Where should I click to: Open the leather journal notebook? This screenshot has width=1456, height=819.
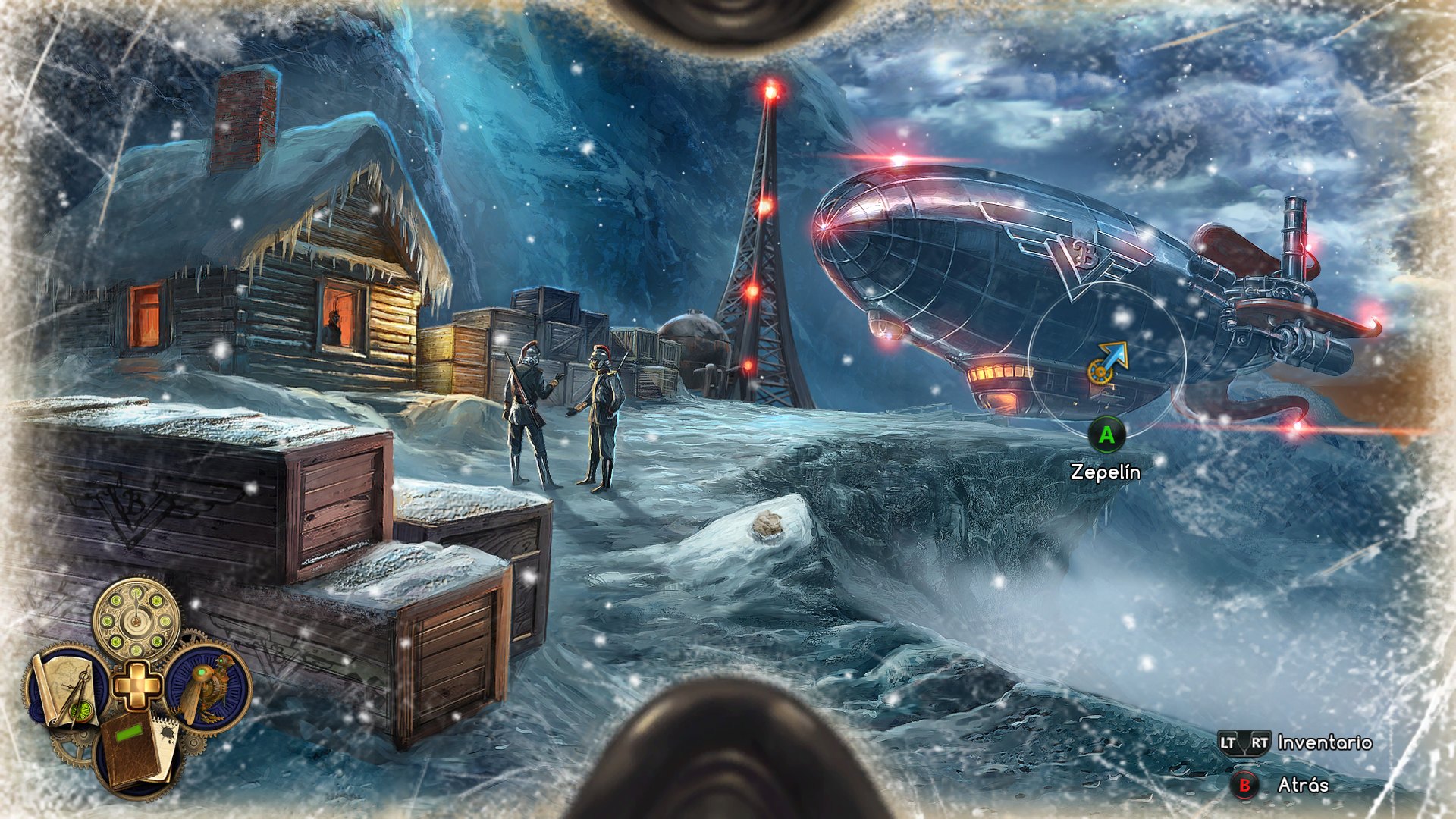tap(136, 755)
